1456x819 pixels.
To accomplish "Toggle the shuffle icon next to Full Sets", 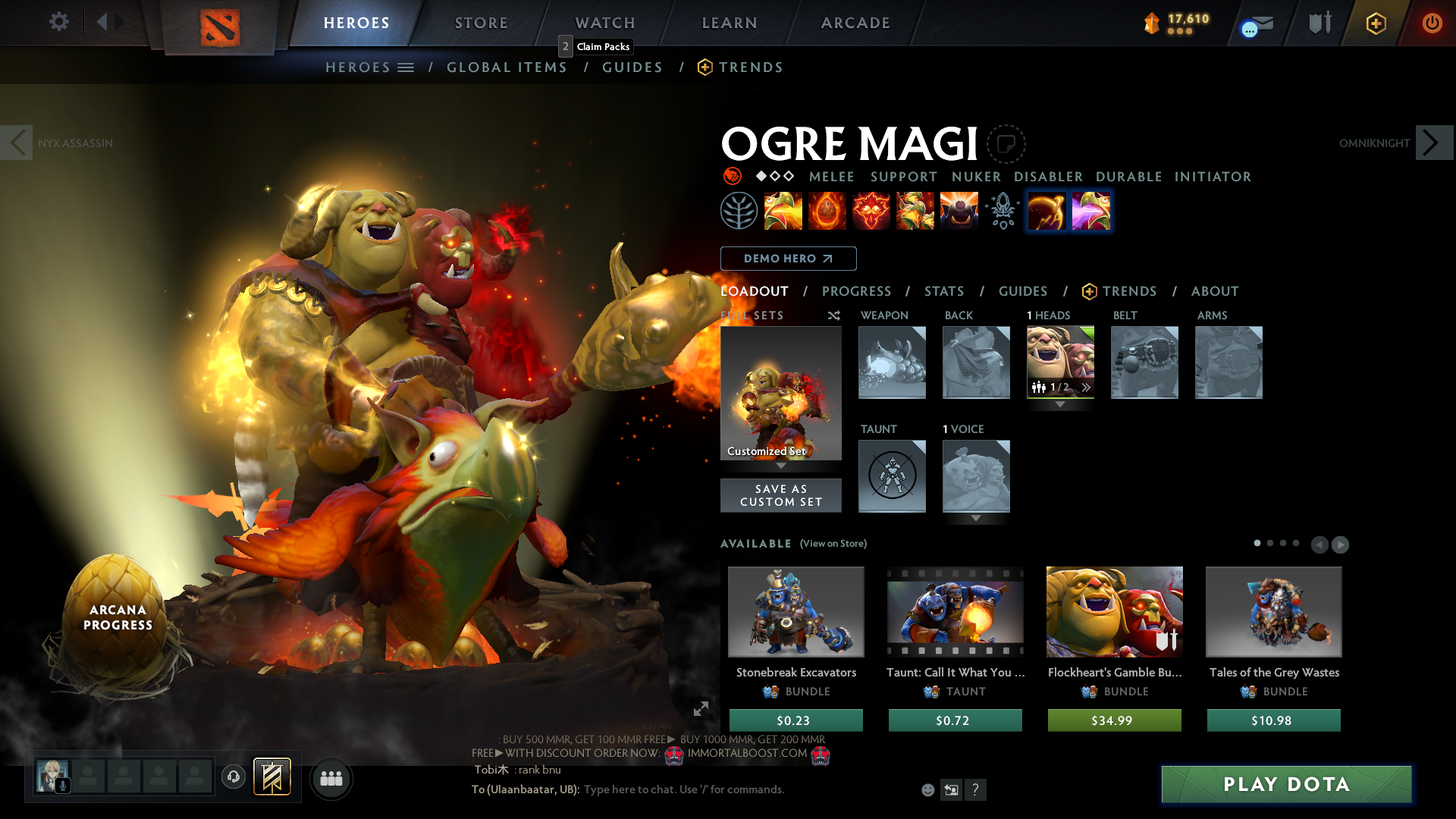I will (x=833, y=315).
